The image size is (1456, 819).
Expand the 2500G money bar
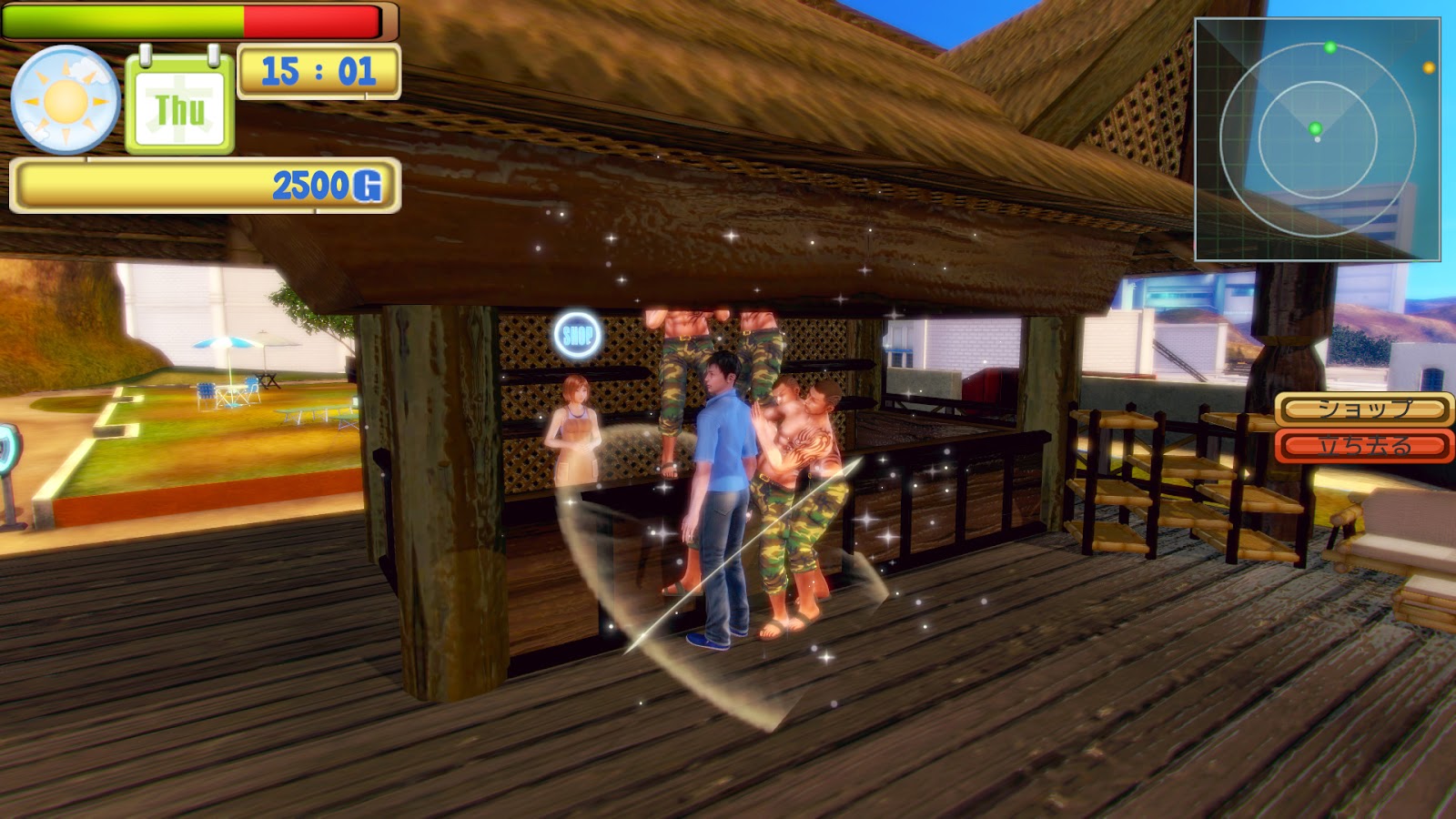(x=205, y=182)
